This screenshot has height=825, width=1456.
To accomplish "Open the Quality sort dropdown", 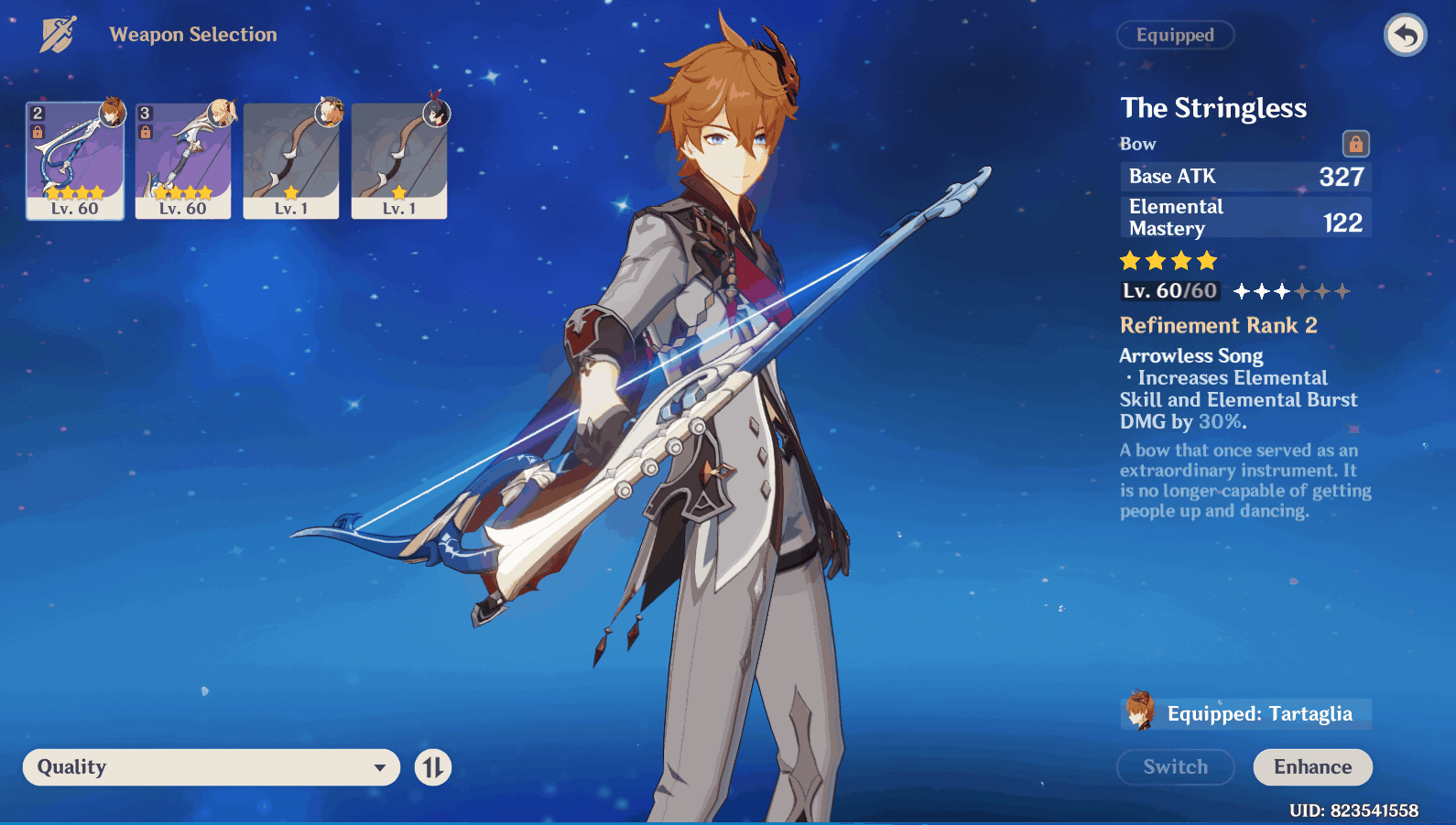I will coord(212,767).
